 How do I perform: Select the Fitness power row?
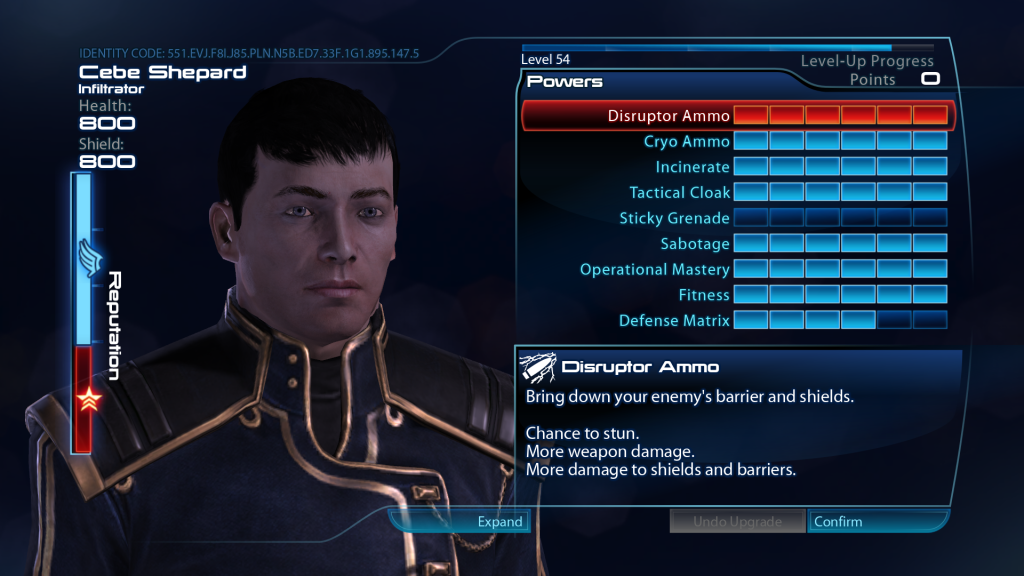(704, 295)
